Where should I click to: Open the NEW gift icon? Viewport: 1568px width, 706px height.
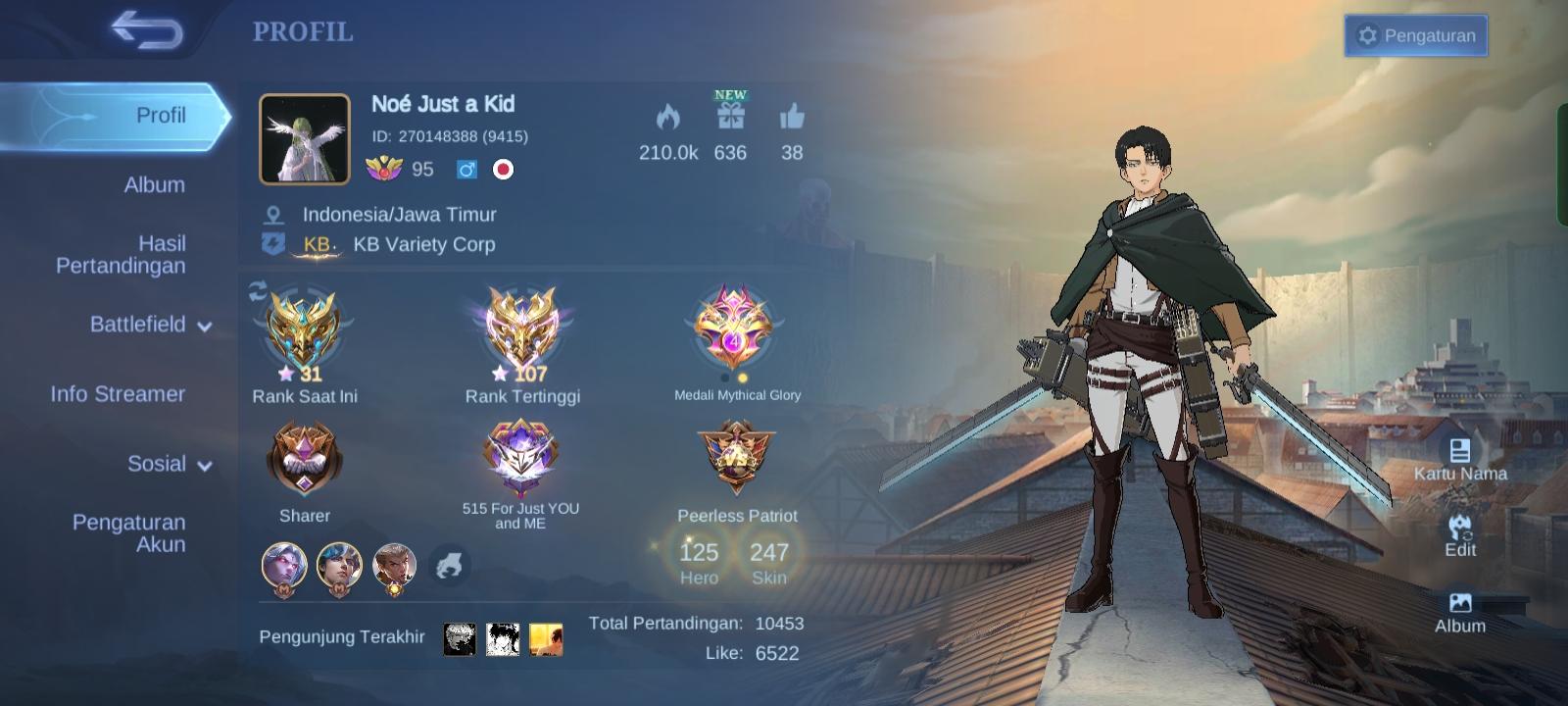pyautogui.click(x=729, y=120)
